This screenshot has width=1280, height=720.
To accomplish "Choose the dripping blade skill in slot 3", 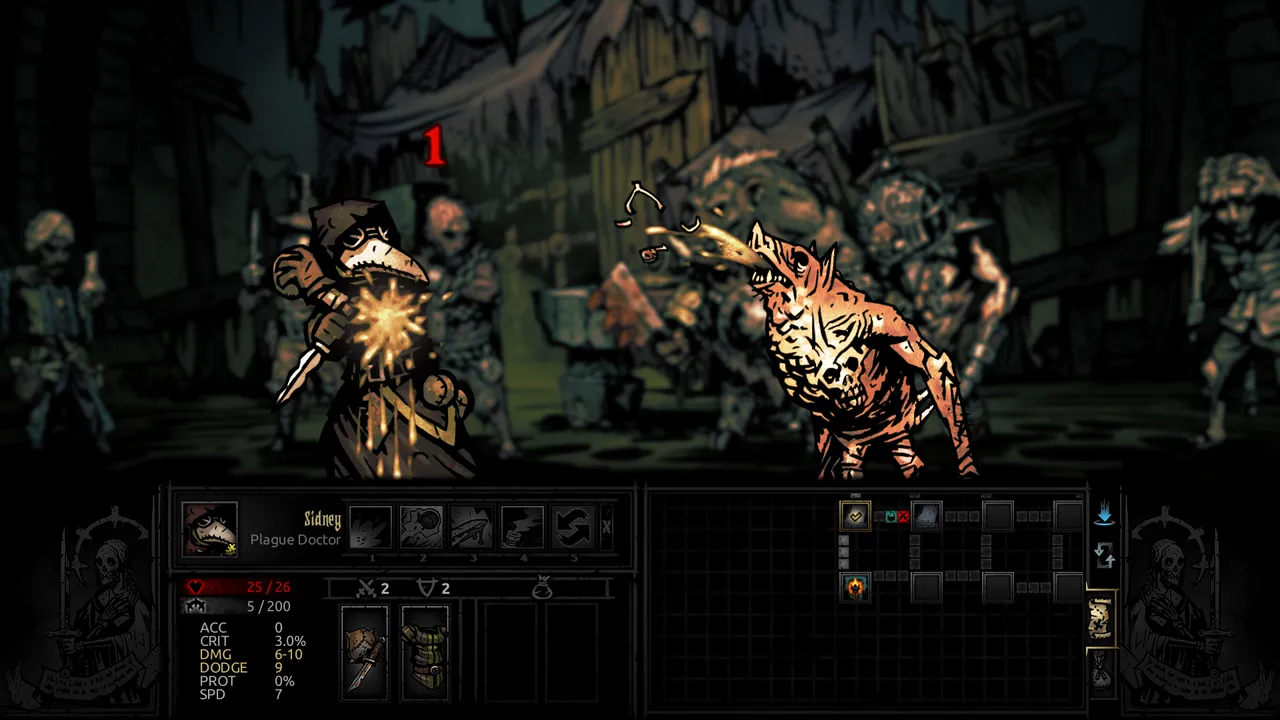I will tap(472, 527).
